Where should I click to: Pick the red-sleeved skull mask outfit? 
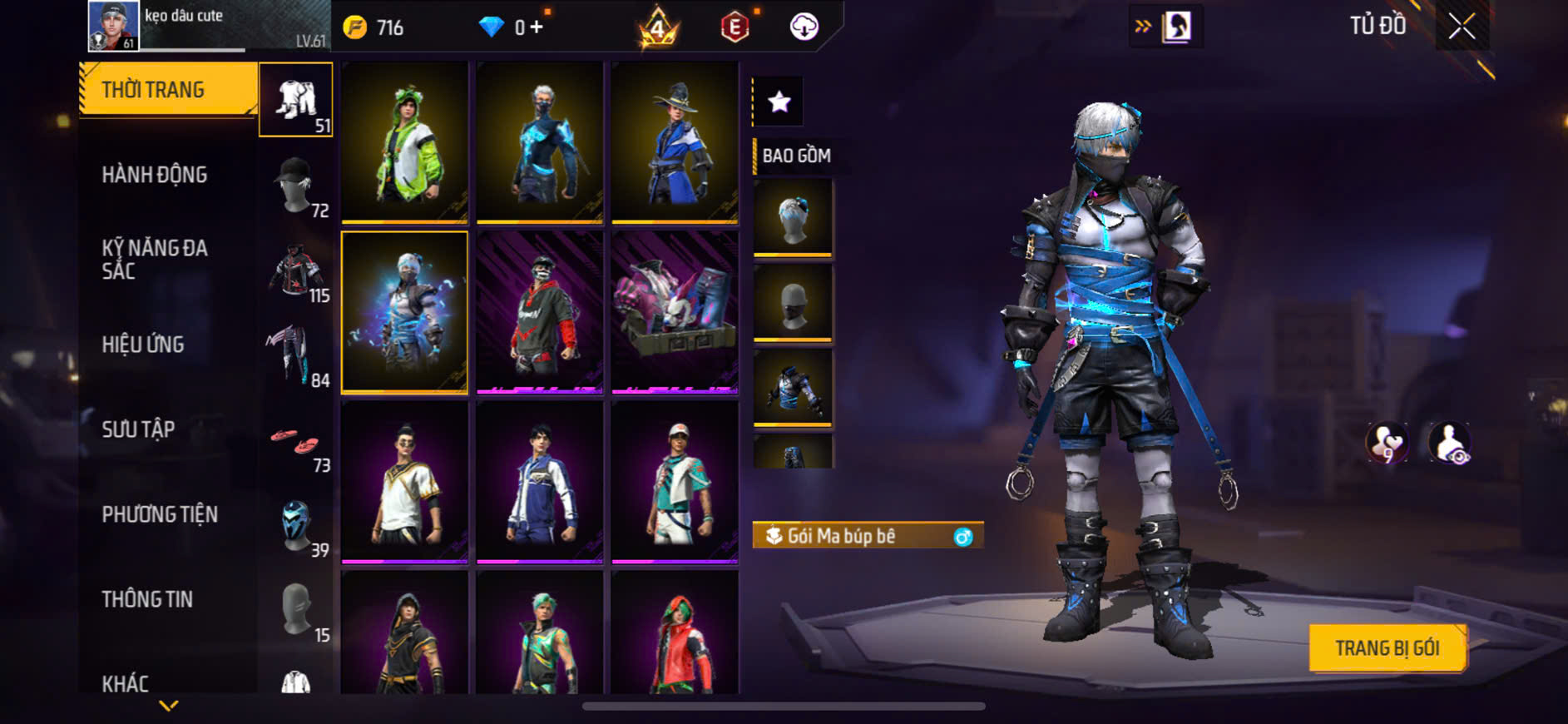click(540, 312)
